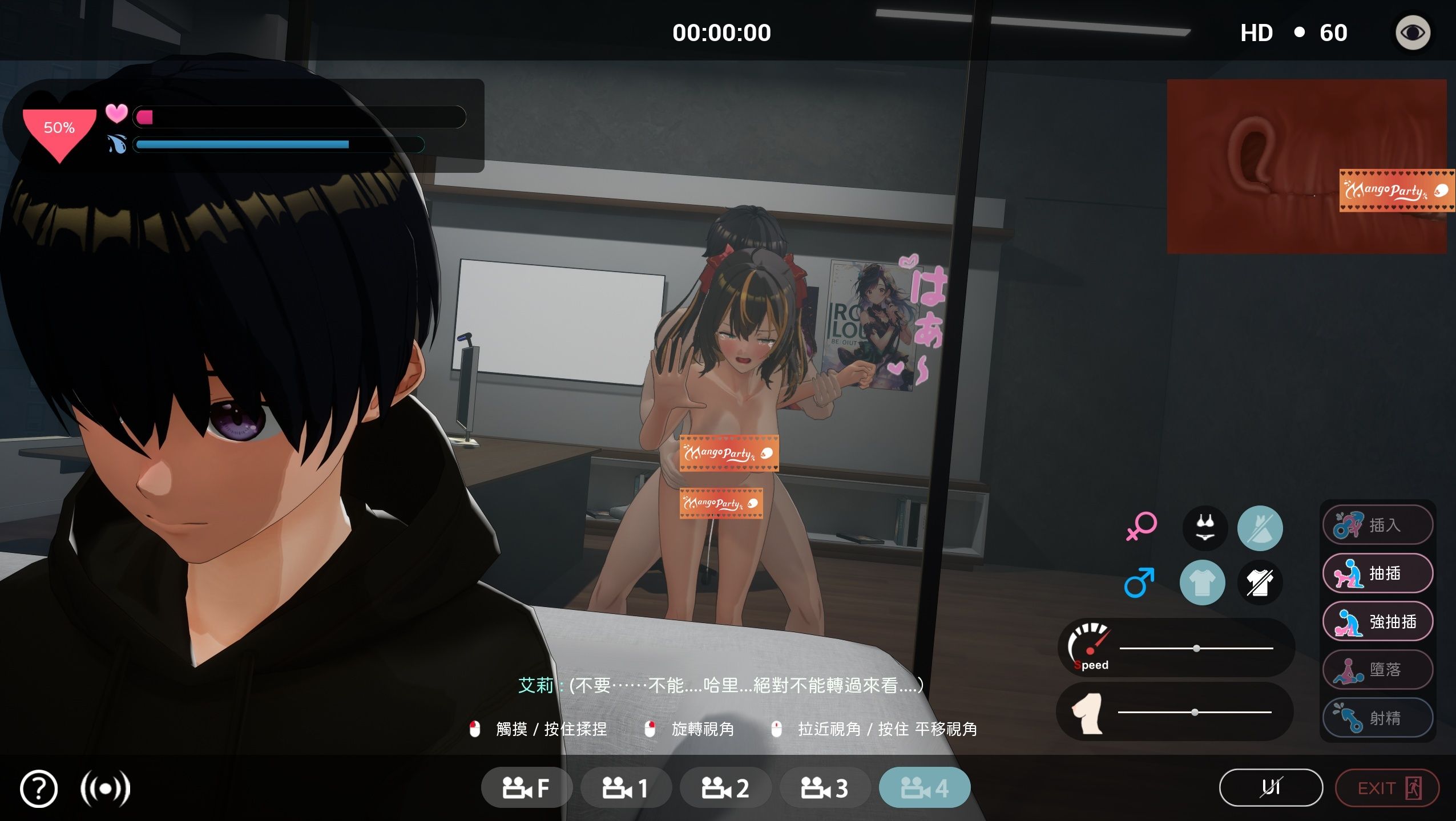
Task: Click the 插入 action button
Action: click(1377, 525)
